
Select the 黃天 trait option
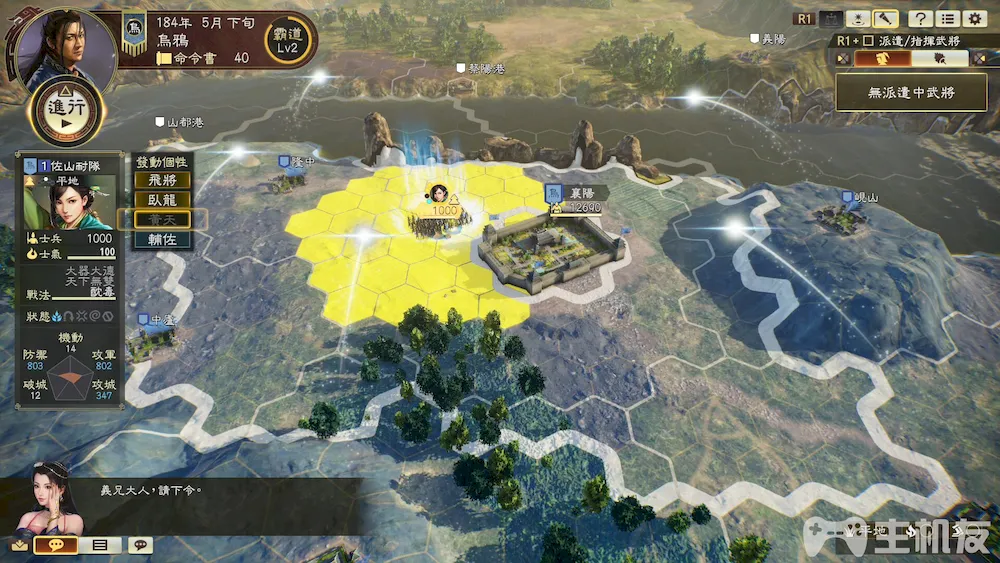[x=162, y=220]
